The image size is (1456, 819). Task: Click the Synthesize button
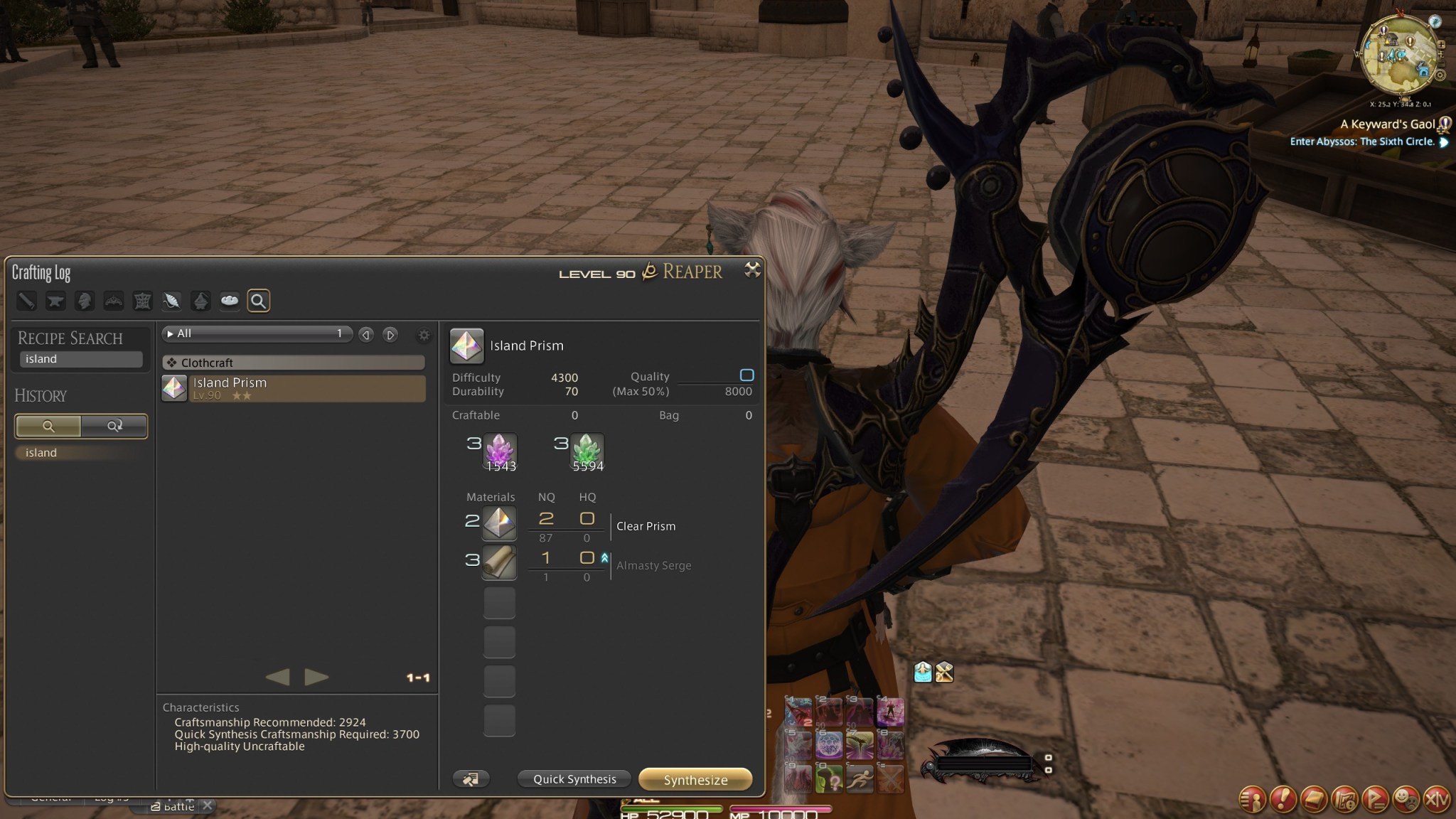pos(695,779)
